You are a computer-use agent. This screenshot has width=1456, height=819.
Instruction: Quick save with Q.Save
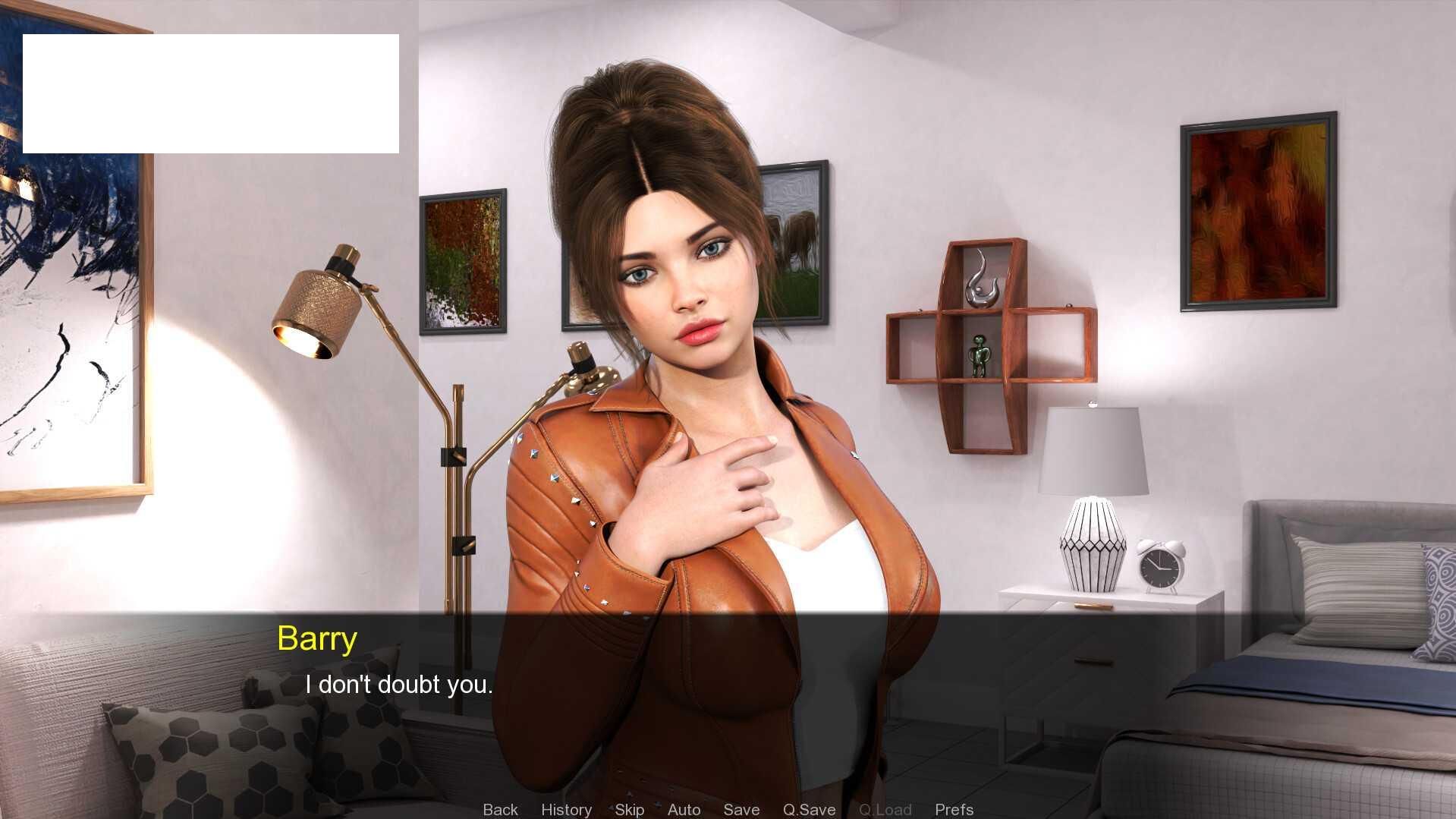(809, 809)
